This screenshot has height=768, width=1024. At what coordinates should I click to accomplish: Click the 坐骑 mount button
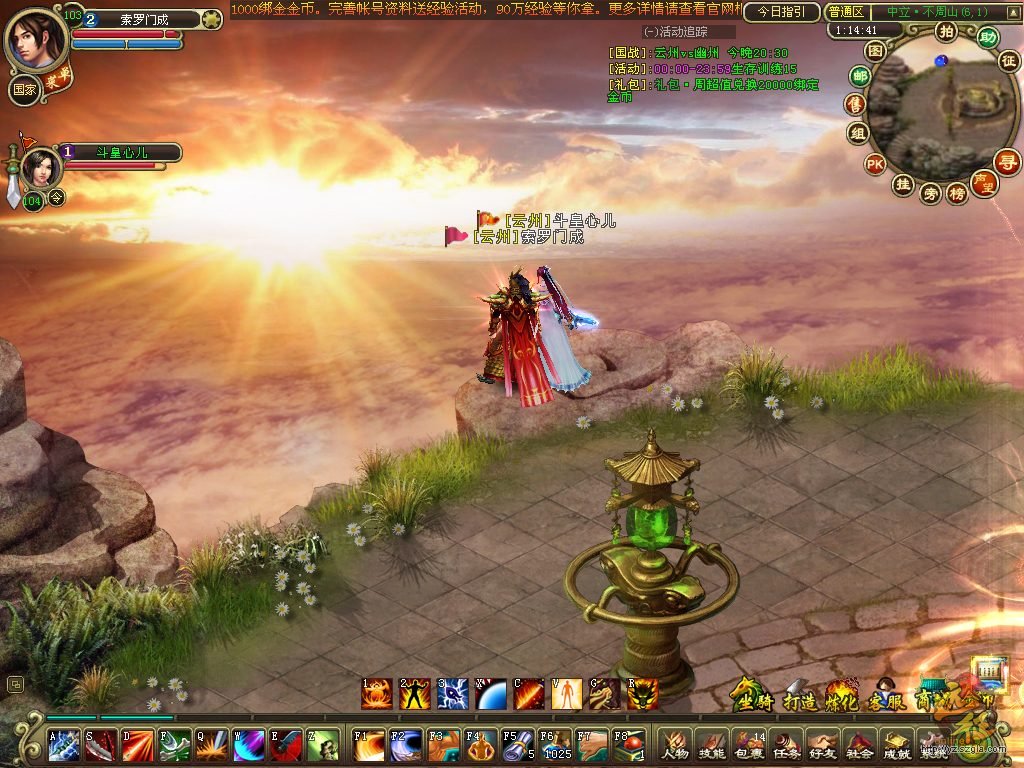750,693
